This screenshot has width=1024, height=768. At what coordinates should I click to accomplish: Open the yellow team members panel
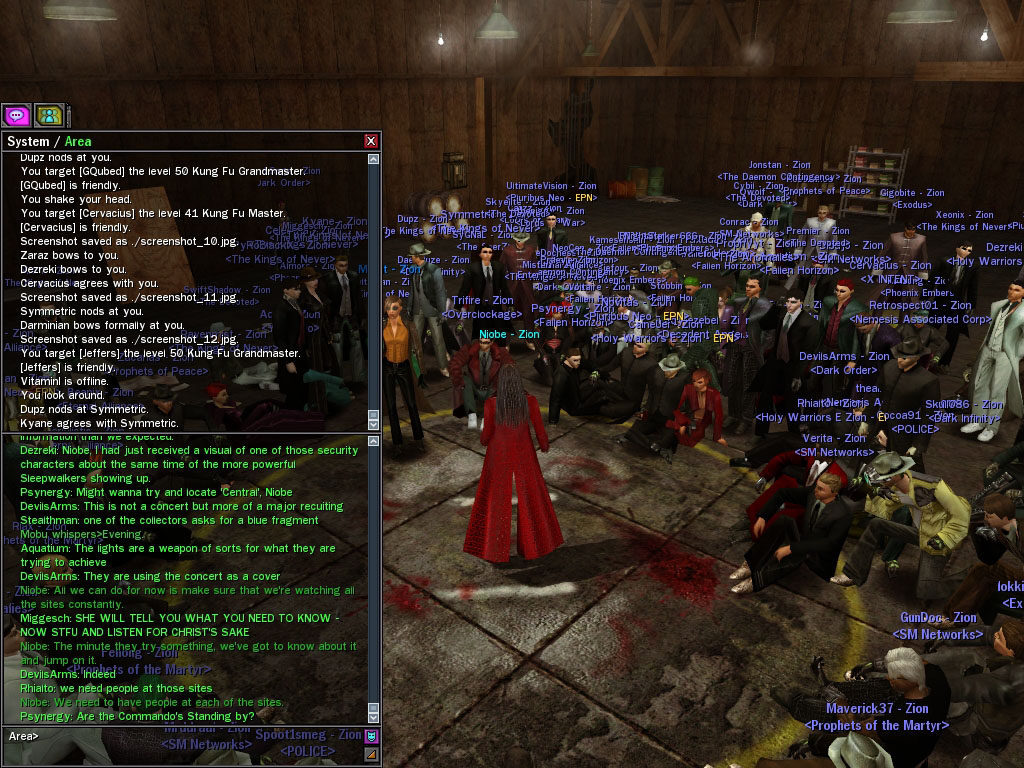[49, 115]
